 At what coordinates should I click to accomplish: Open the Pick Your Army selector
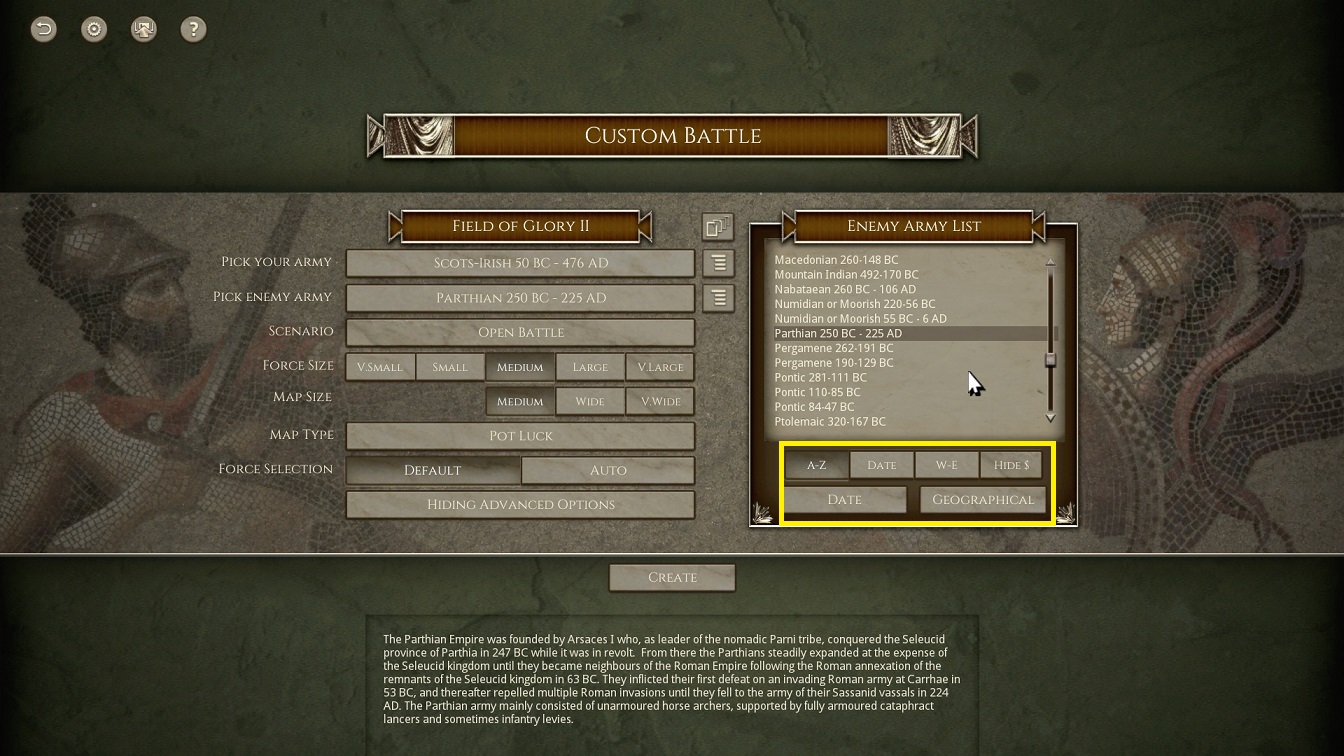coord(520,263)
